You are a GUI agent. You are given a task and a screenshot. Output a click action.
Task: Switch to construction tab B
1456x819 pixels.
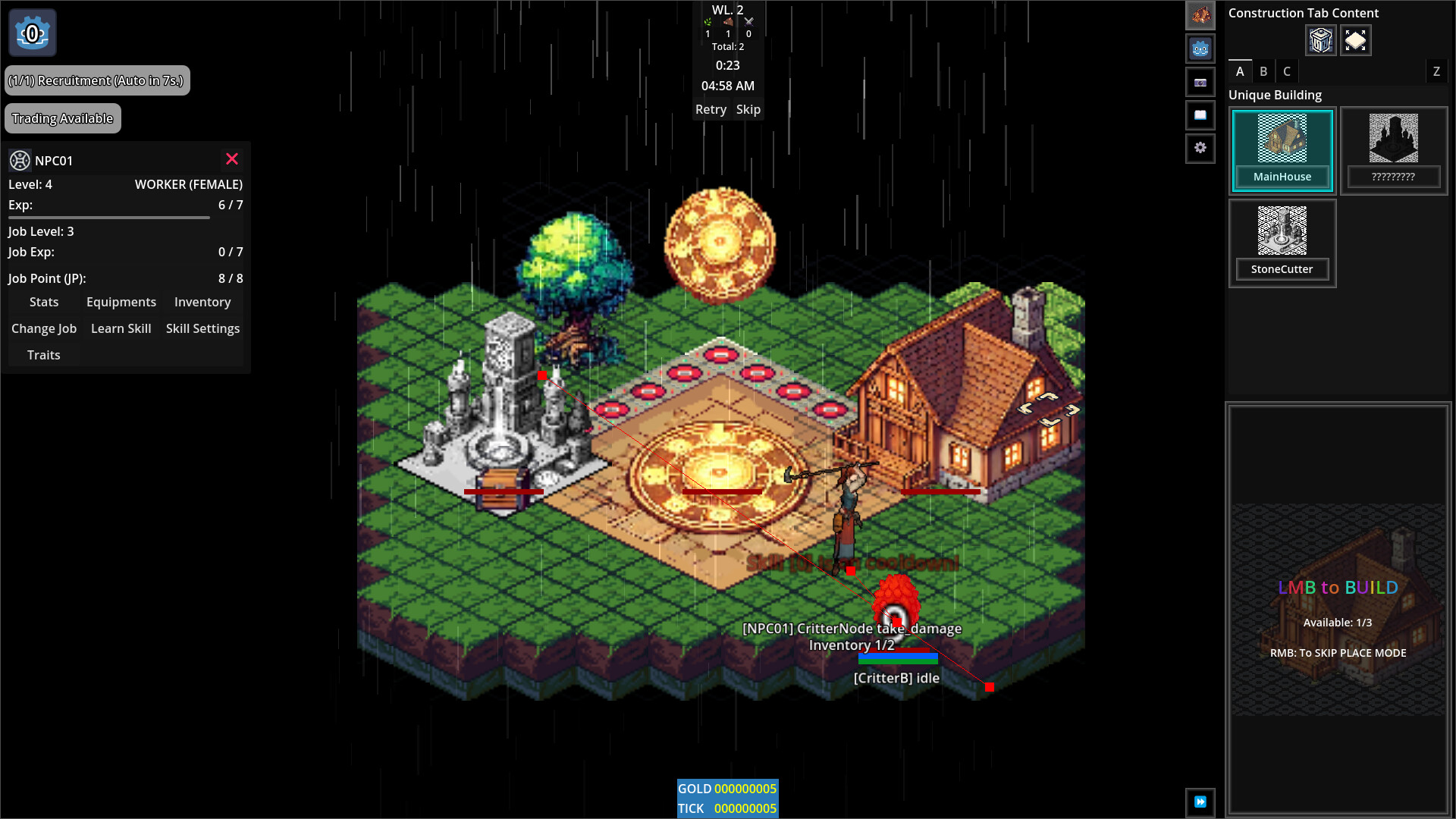tap(1263, 71)
